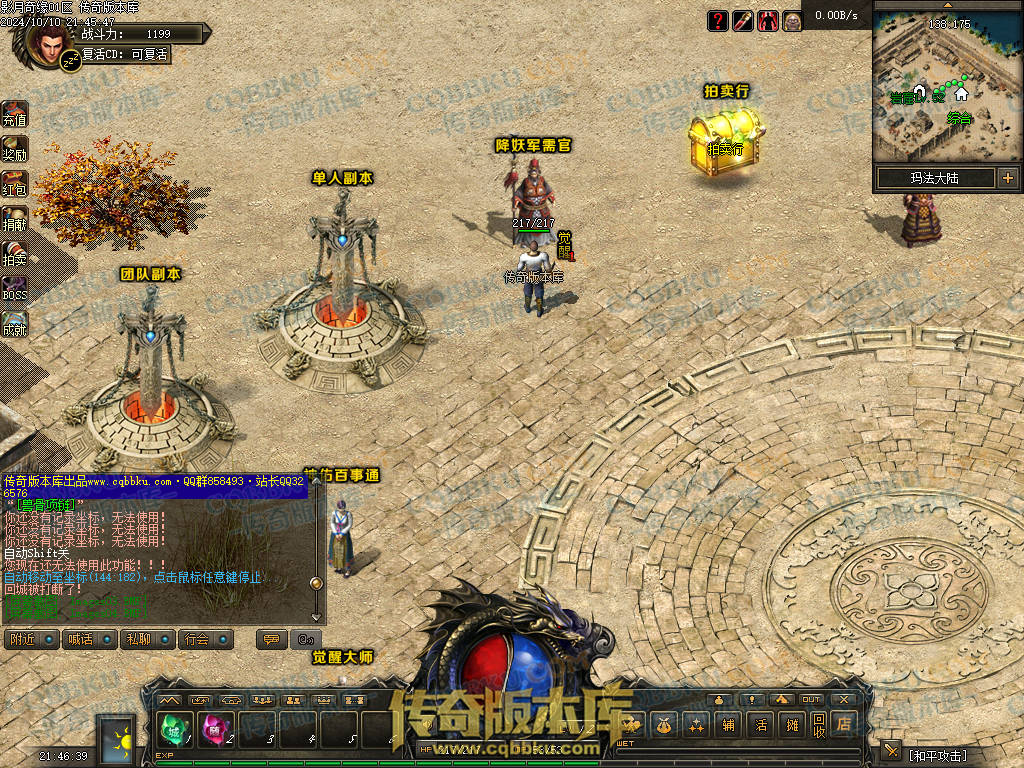
Task: Select the pink gem hotbar slot 2
Action: click(x=214, y=731)
